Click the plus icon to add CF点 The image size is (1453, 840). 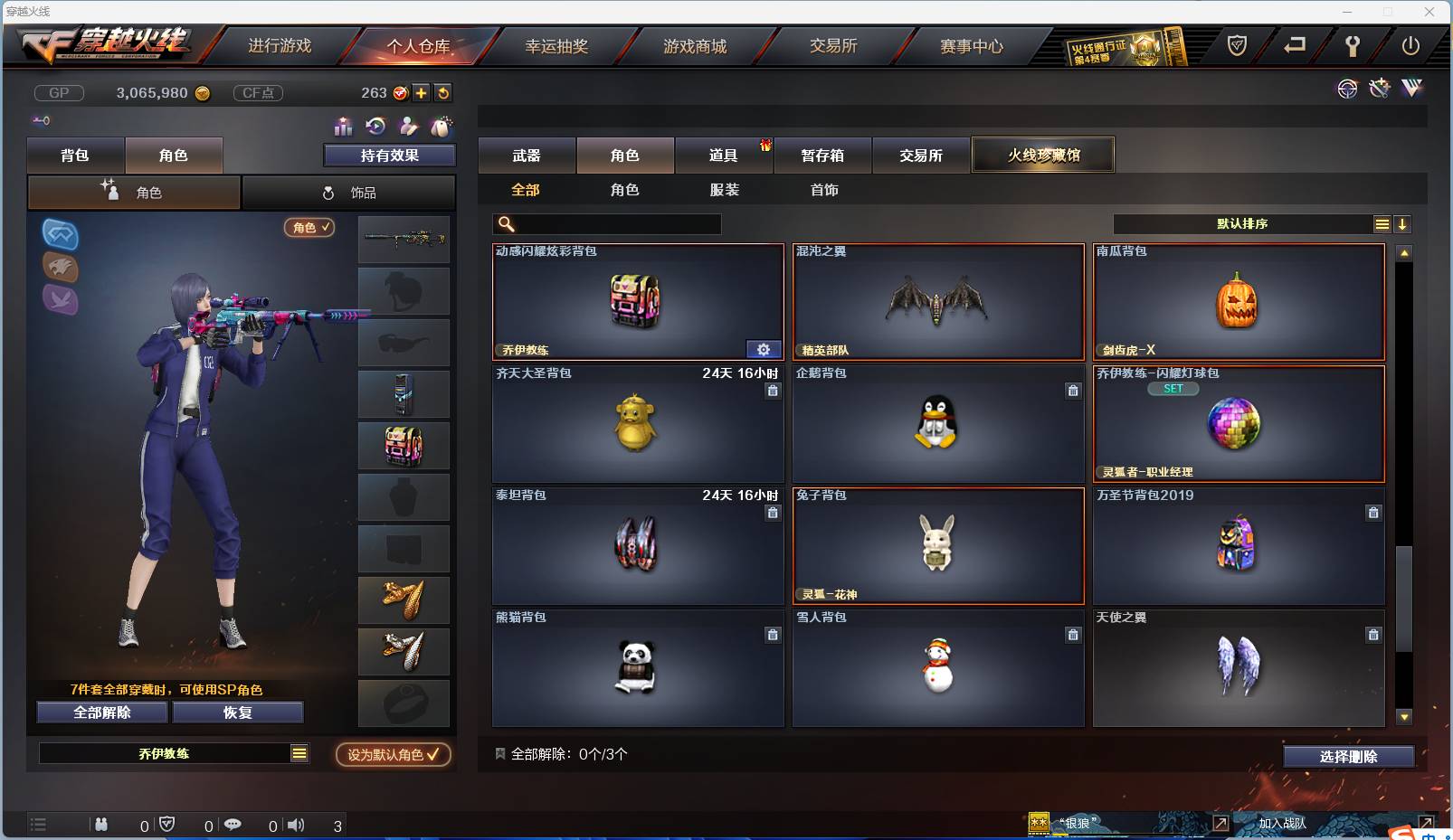pos(422,92)
